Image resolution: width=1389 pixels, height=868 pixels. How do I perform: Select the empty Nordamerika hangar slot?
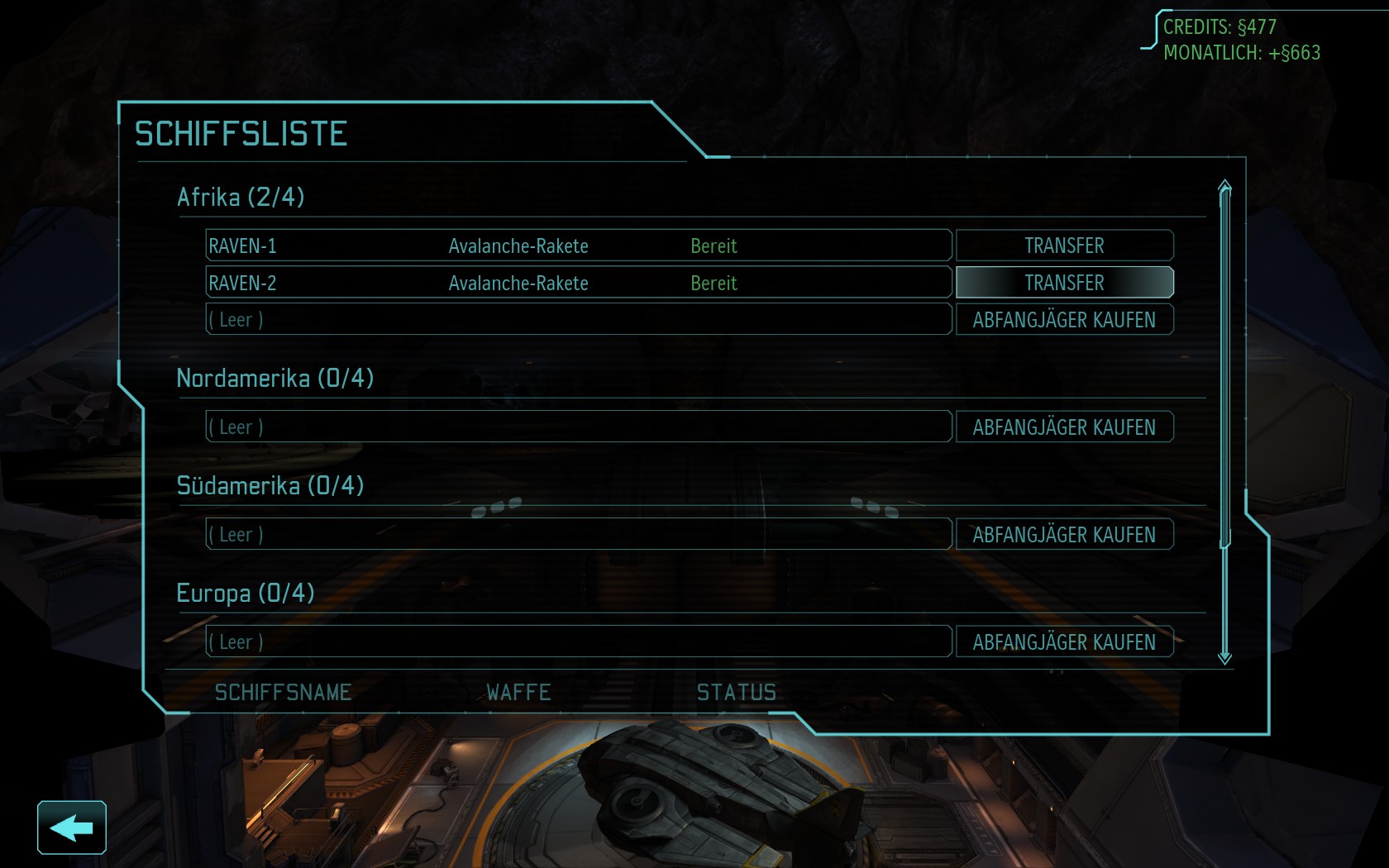point(578,427)
